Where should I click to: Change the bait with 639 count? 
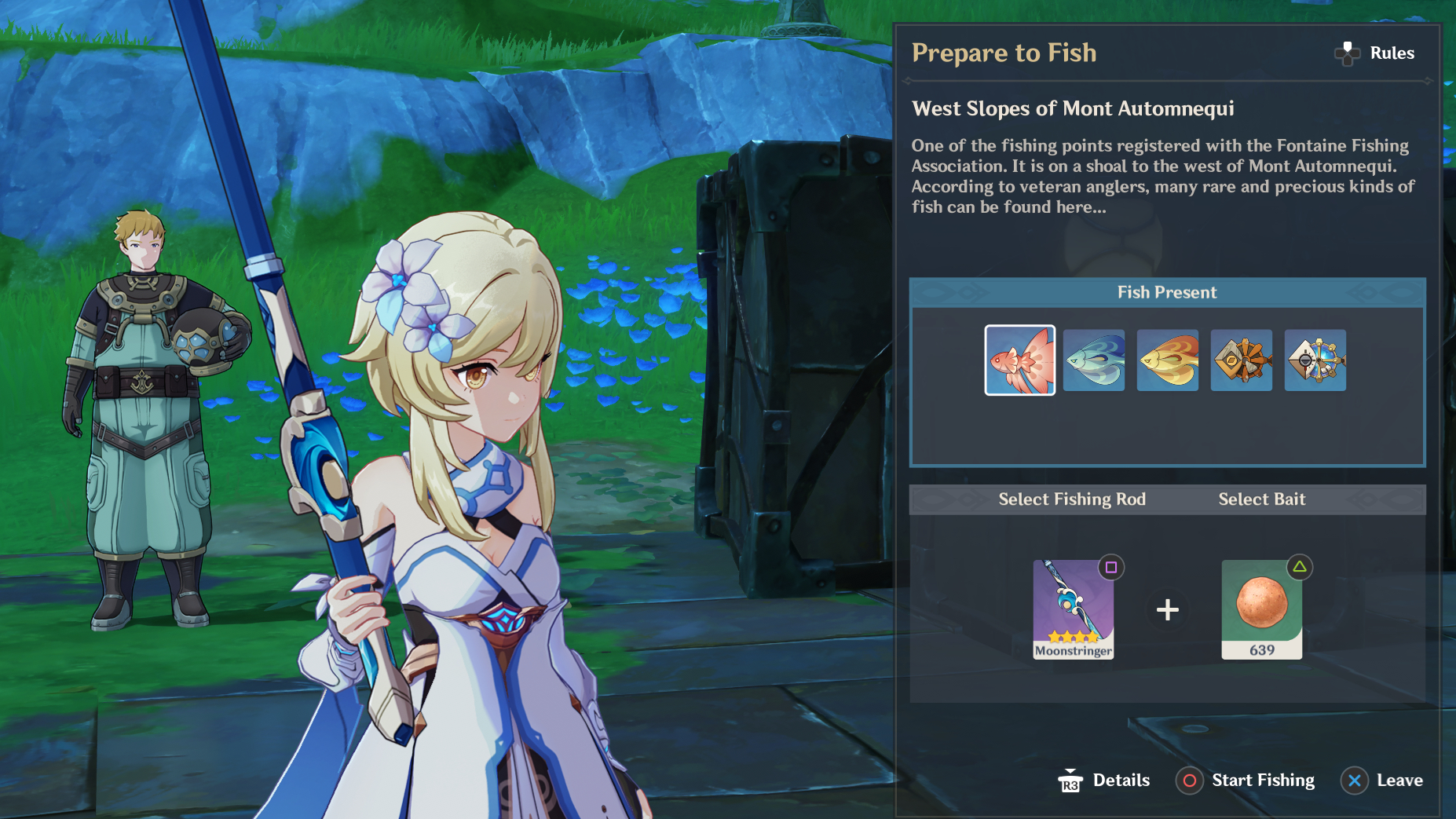(1261, 609)
